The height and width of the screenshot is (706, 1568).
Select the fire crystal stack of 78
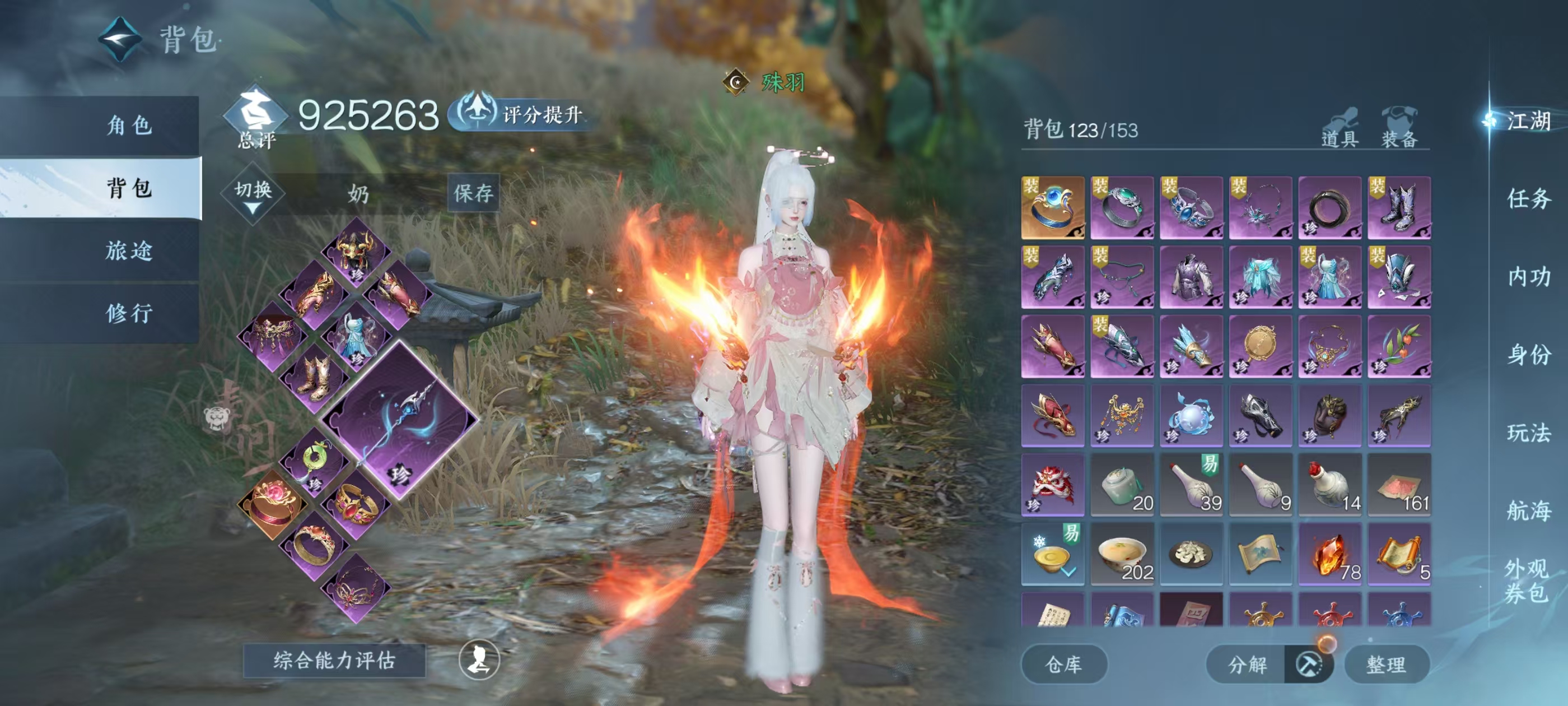pyautogui.click(x=1329, y=554)
